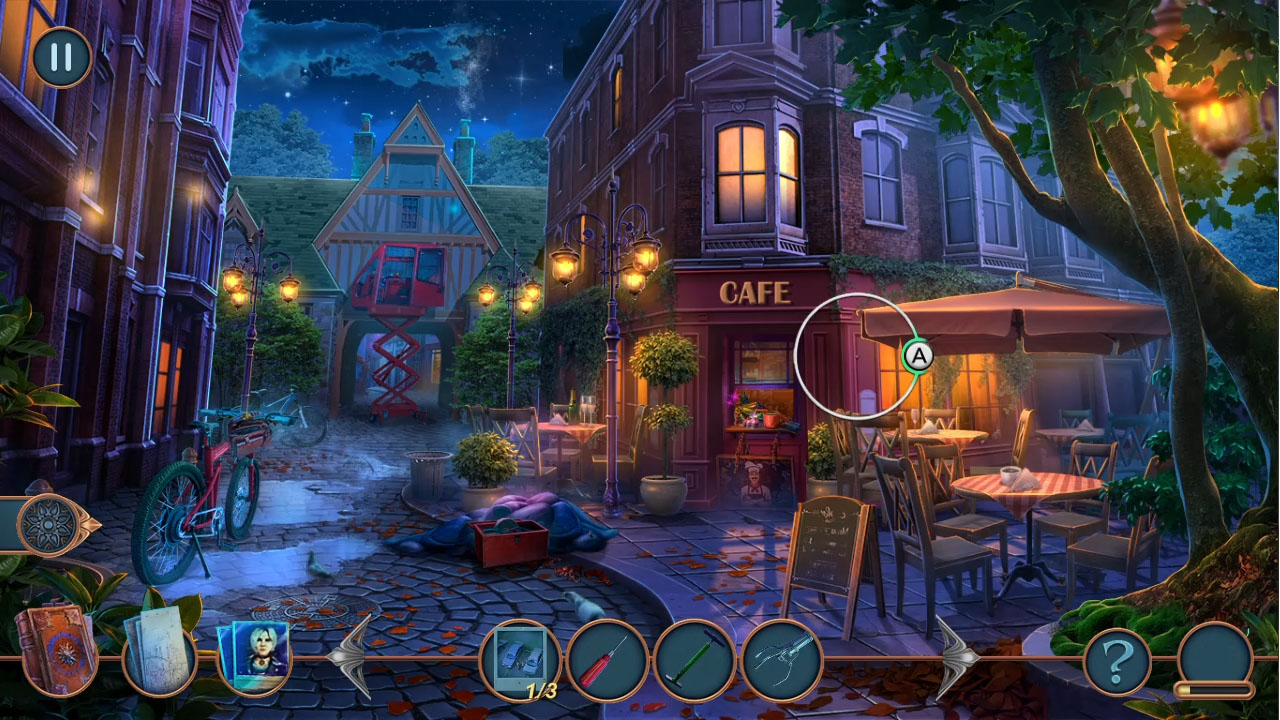Select the red screwdriver from inventory
Viewport: 1280px width, 720px height.
605,660
